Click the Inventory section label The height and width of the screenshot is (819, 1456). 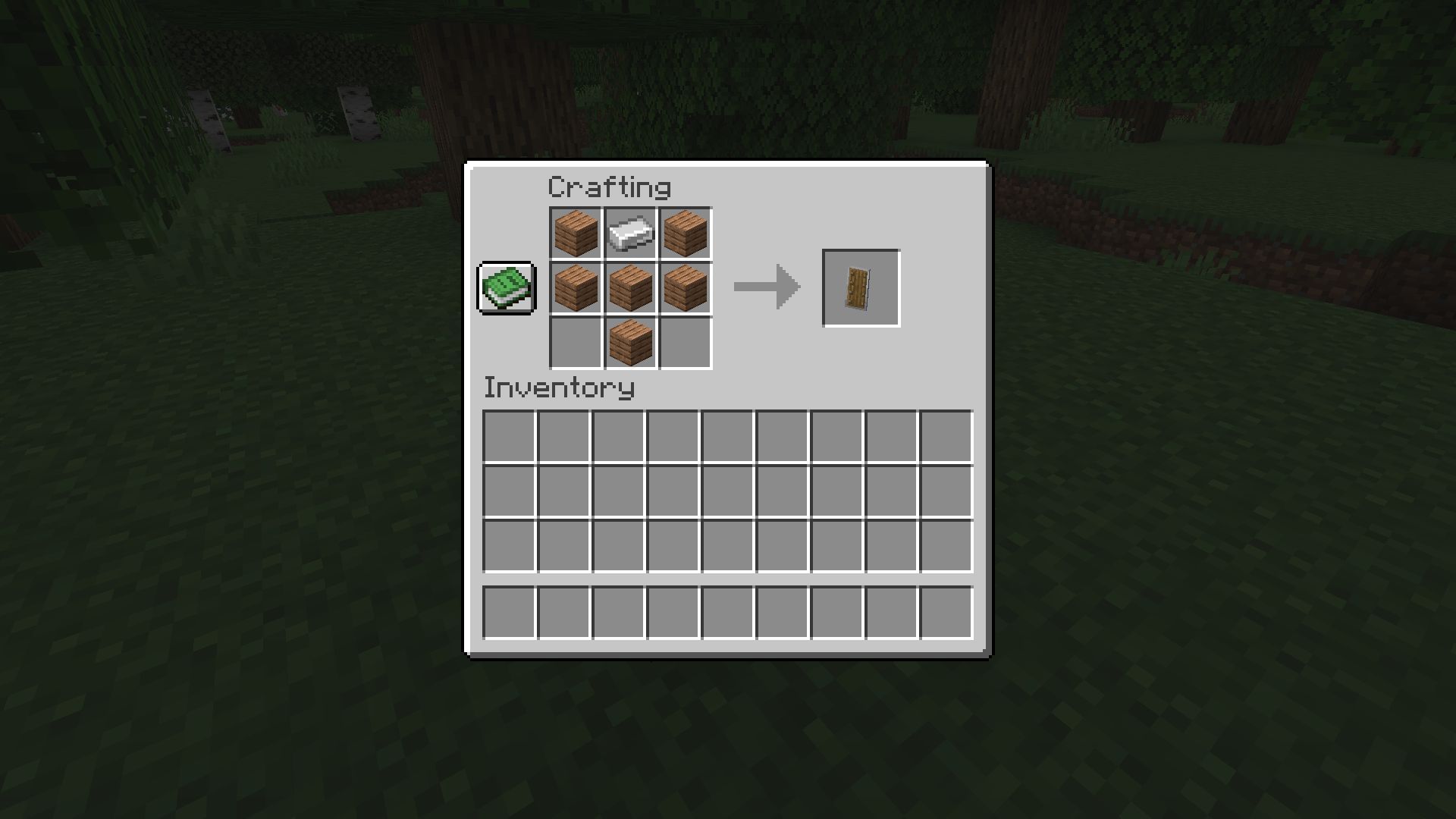click(x=559, y=388)
